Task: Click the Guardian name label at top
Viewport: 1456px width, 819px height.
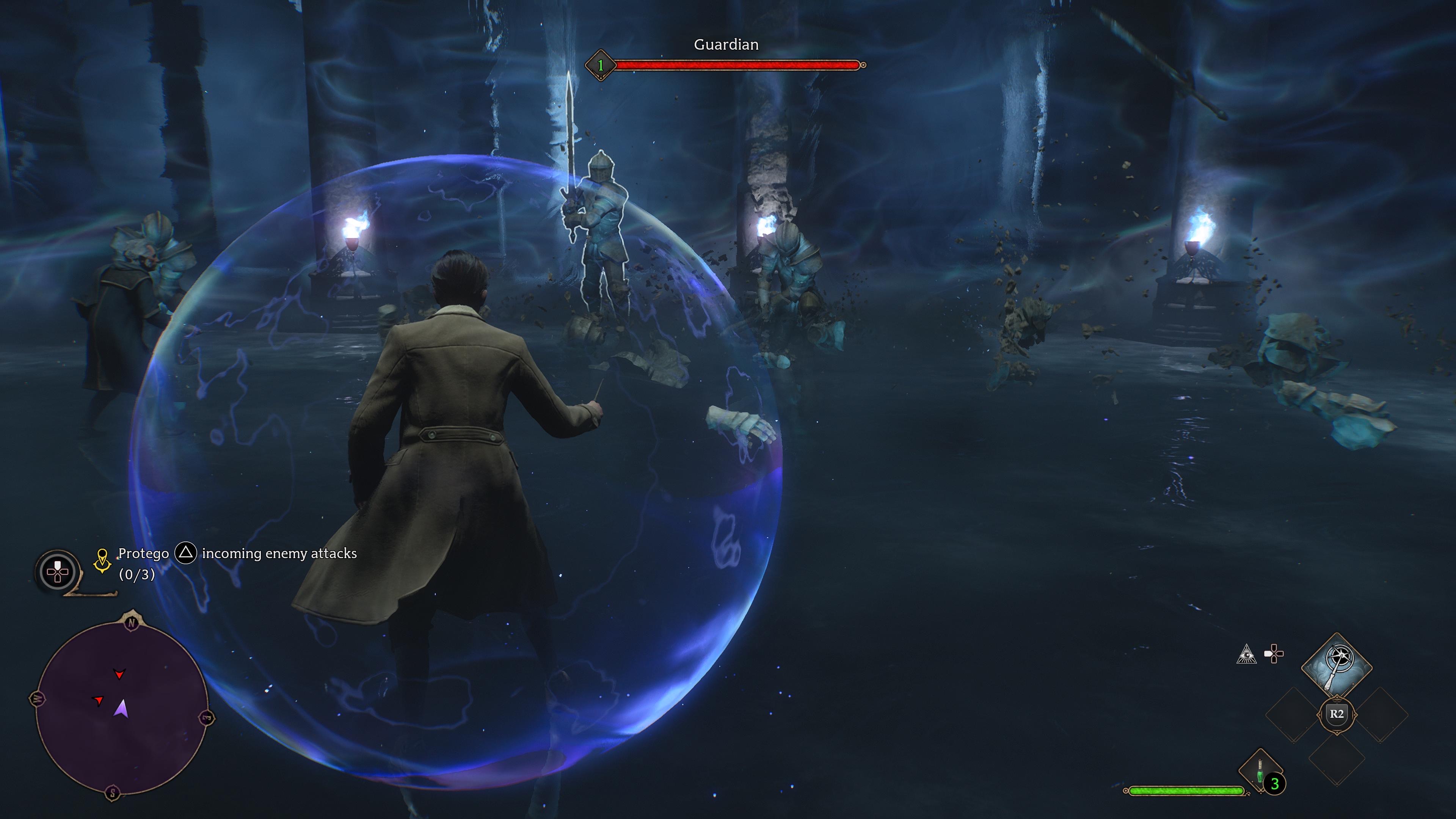Action: coord(725,45)
